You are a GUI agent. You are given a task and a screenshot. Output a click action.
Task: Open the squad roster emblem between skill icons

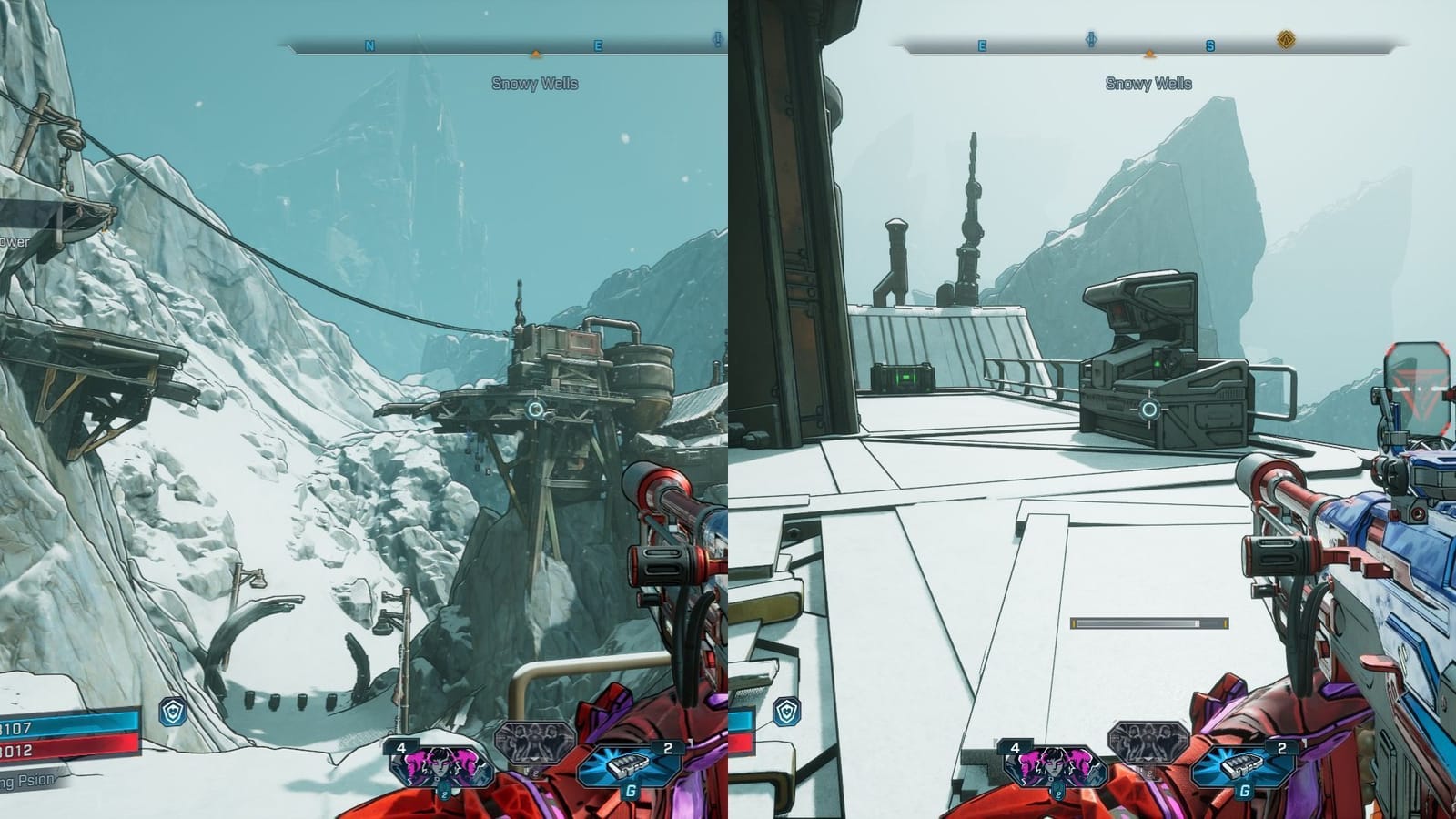(532, 742)
